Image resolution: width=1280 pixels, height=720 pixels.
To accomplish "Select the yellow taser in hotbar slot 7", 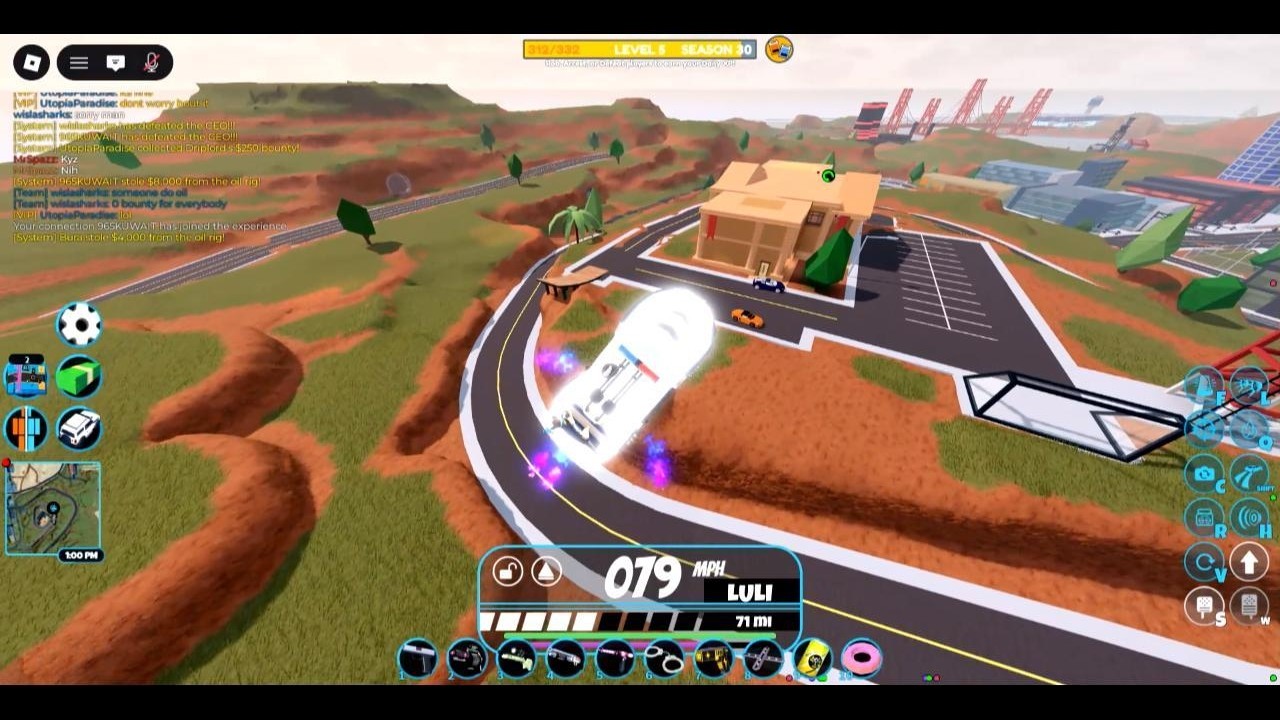I will click(713, 658).
